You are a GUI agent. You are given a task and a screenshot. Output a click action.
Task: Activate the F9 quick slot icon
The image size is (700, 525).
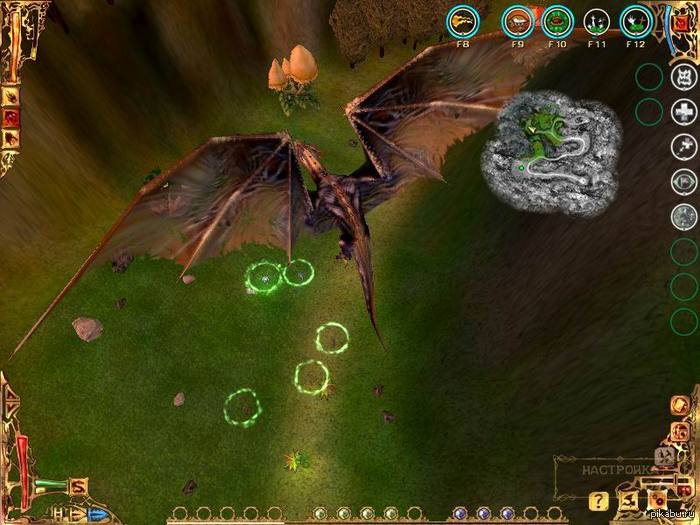tap(517, 20)
